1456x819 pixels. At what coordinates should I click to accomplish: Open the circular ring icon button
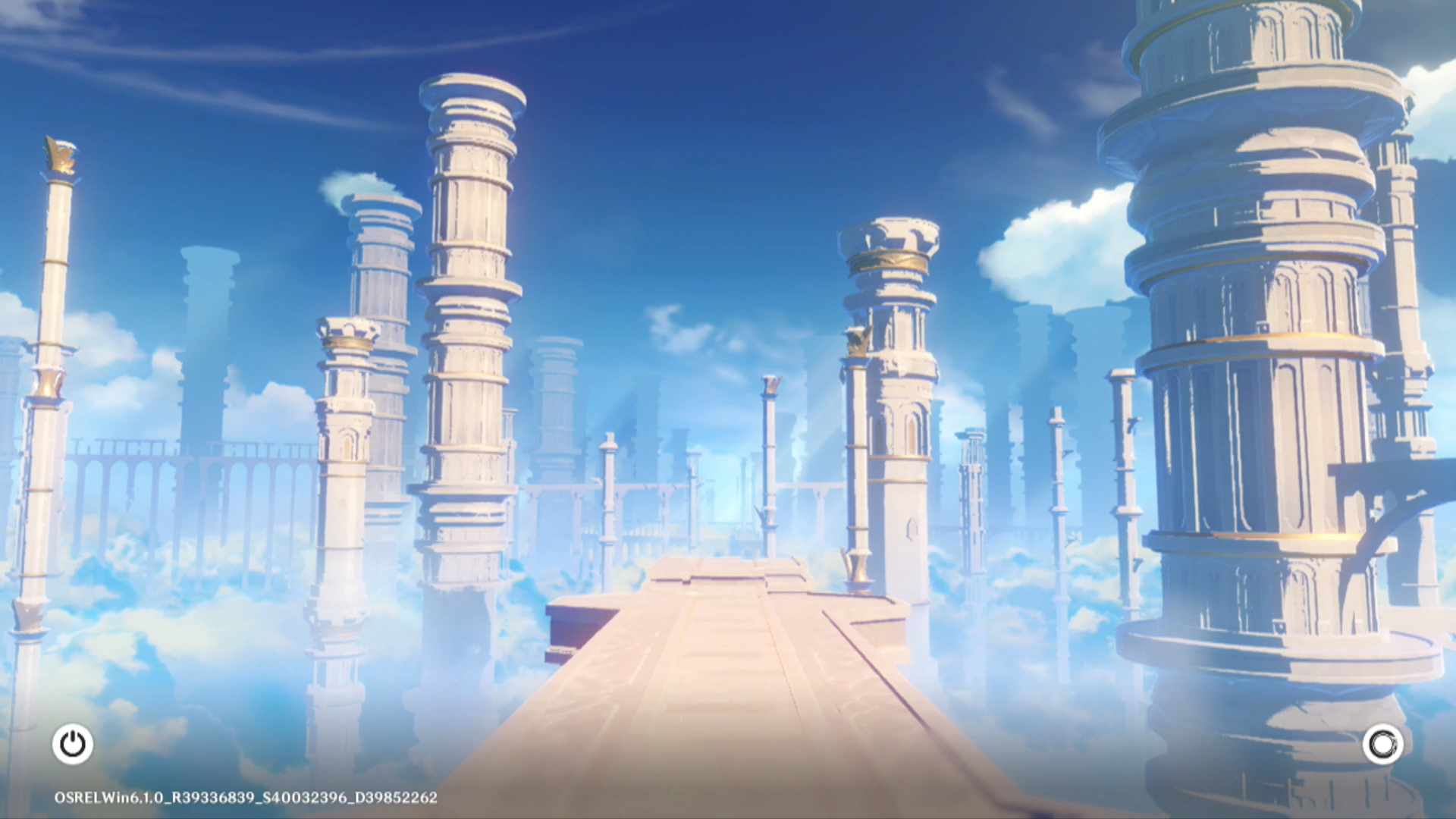1382,744
